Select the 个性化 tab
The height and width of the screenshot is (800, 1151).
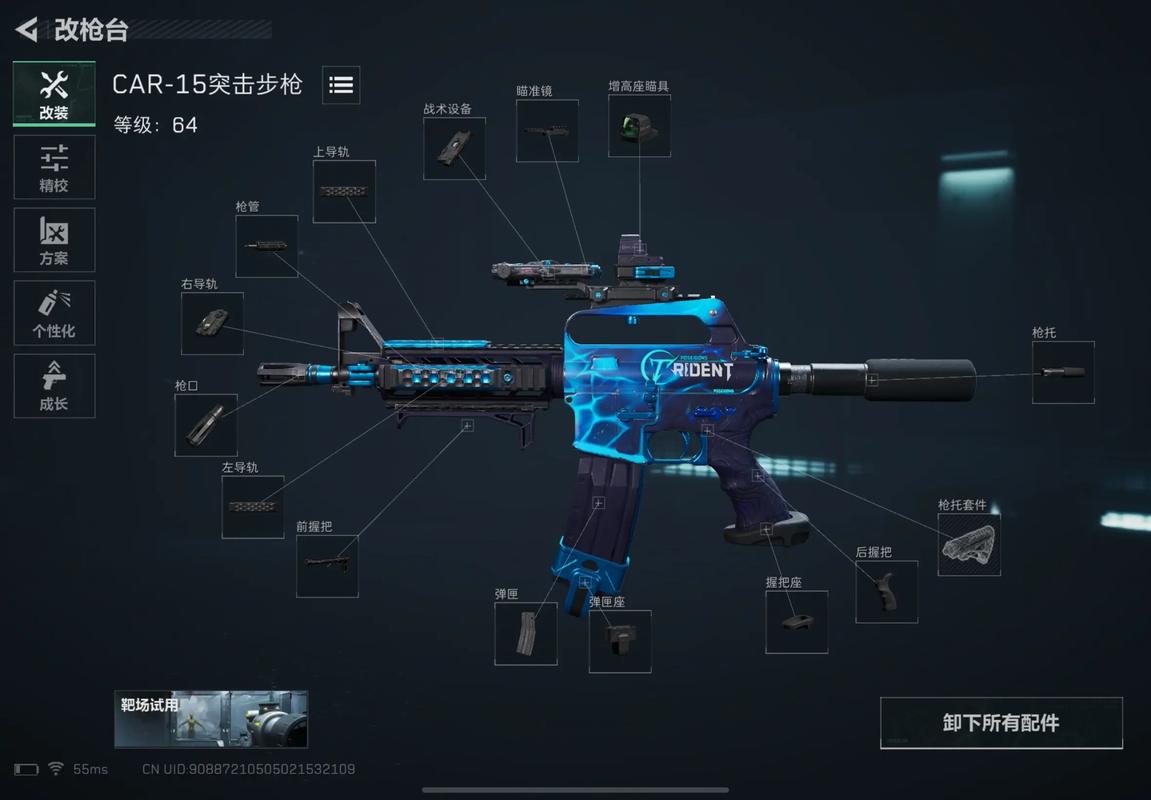click(54, 313)
